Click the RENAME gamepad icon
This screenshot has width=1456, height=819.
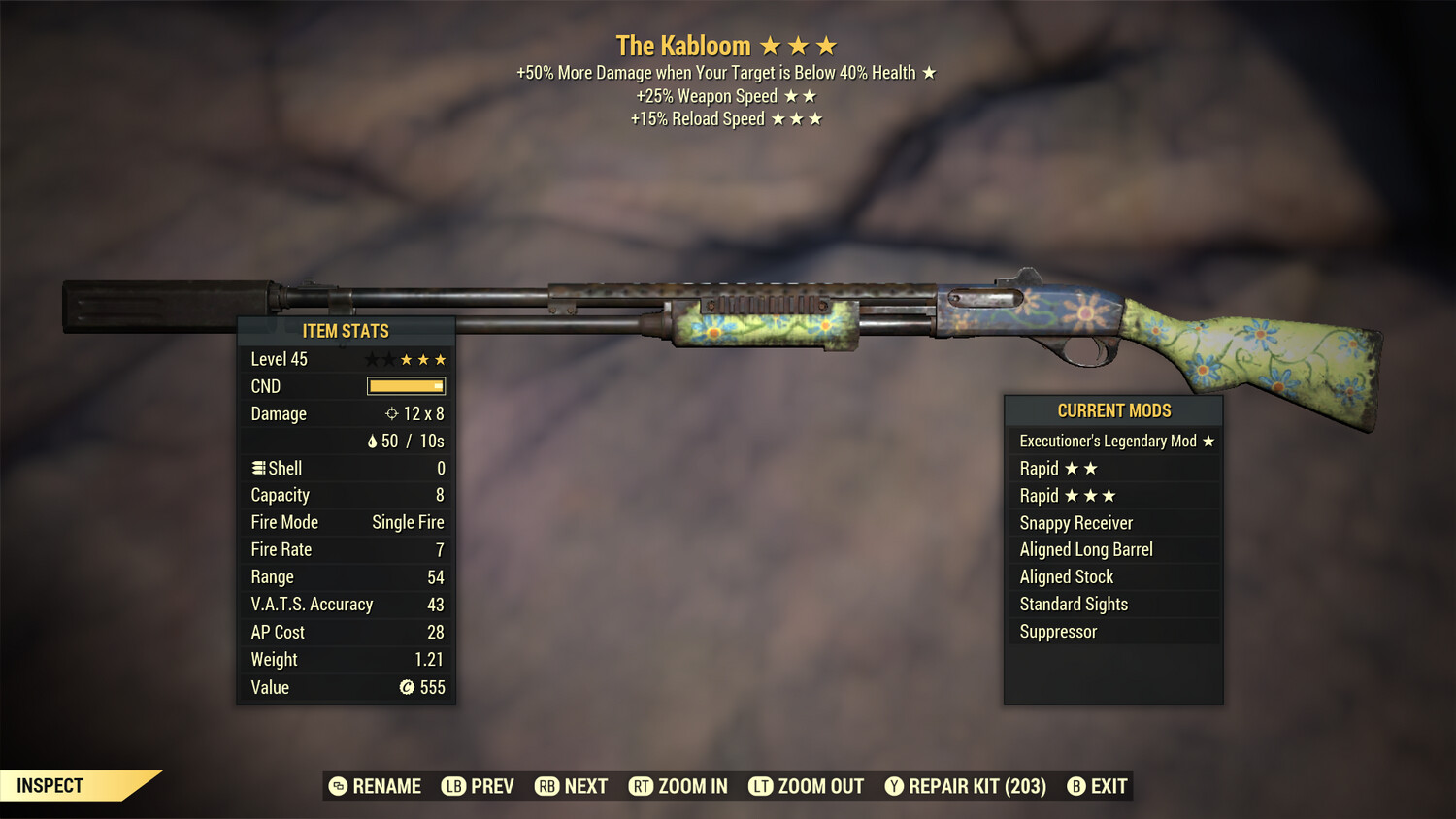click(x=338, y=786)
